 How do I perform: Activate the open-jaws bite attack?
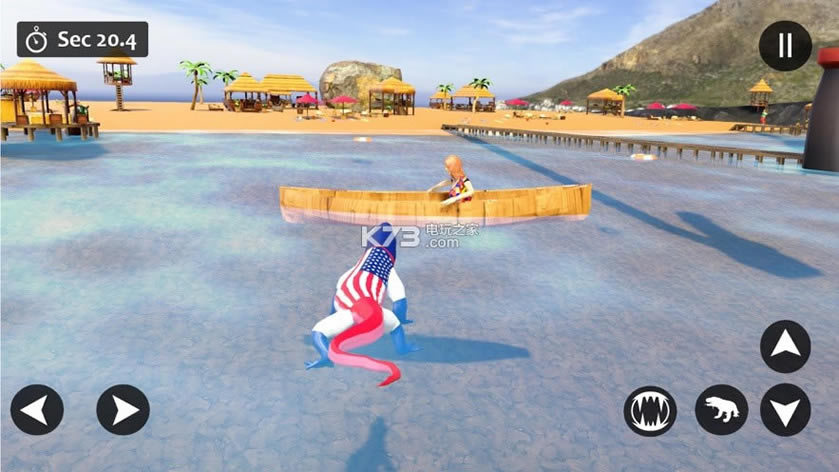point(650,410)
